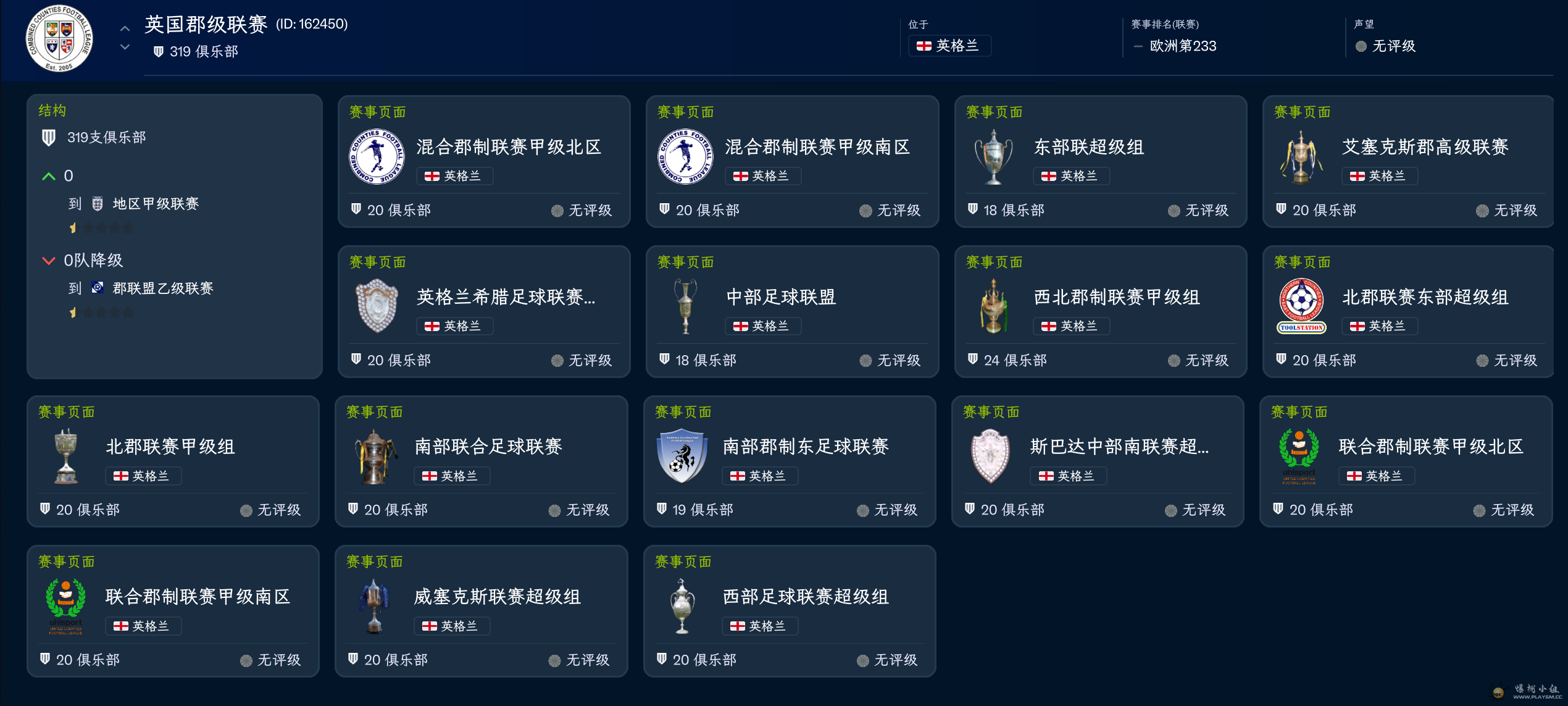This screenshot has width=1568, height=706.
Task: Expand the league selector with the down chevron
Action: (124, 46)
